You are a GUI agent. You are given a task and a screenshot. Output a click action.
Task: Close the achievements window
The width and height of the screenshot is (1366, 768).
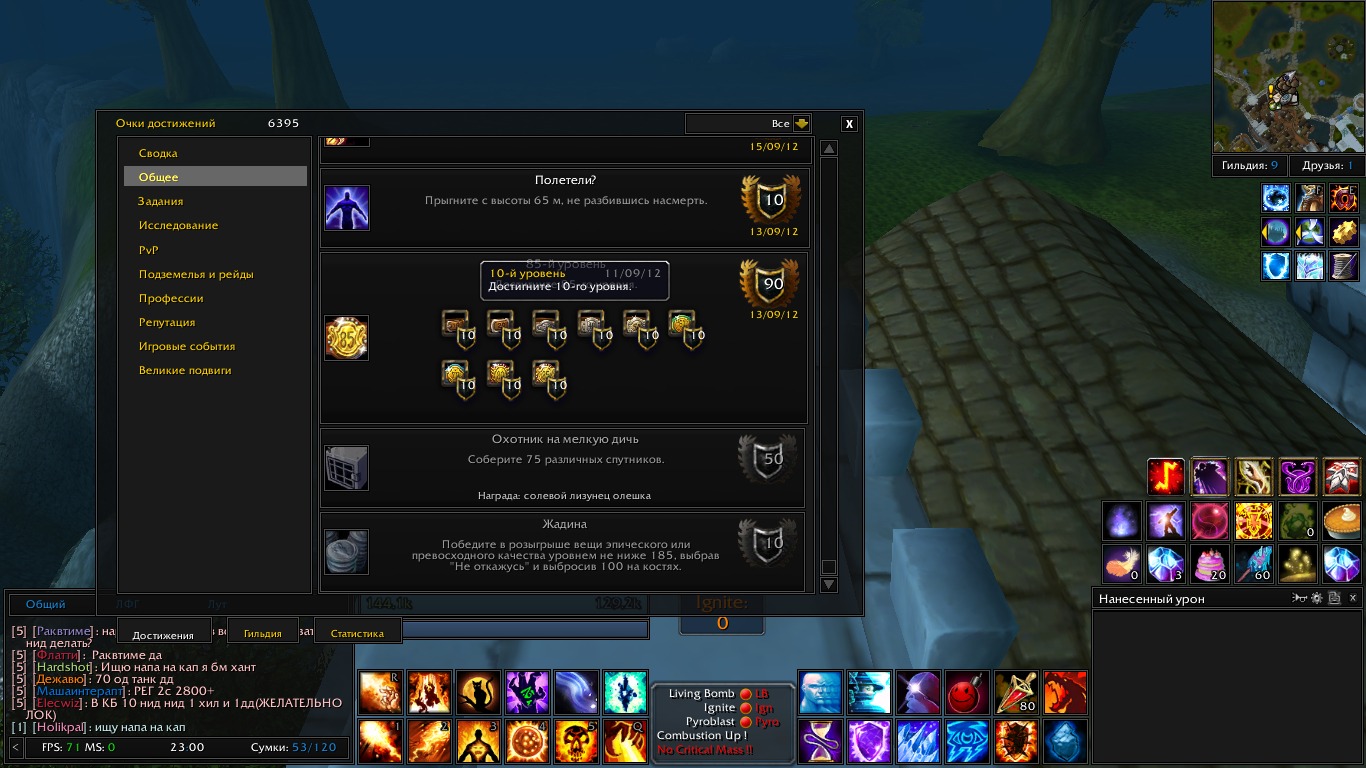(849, 124)
